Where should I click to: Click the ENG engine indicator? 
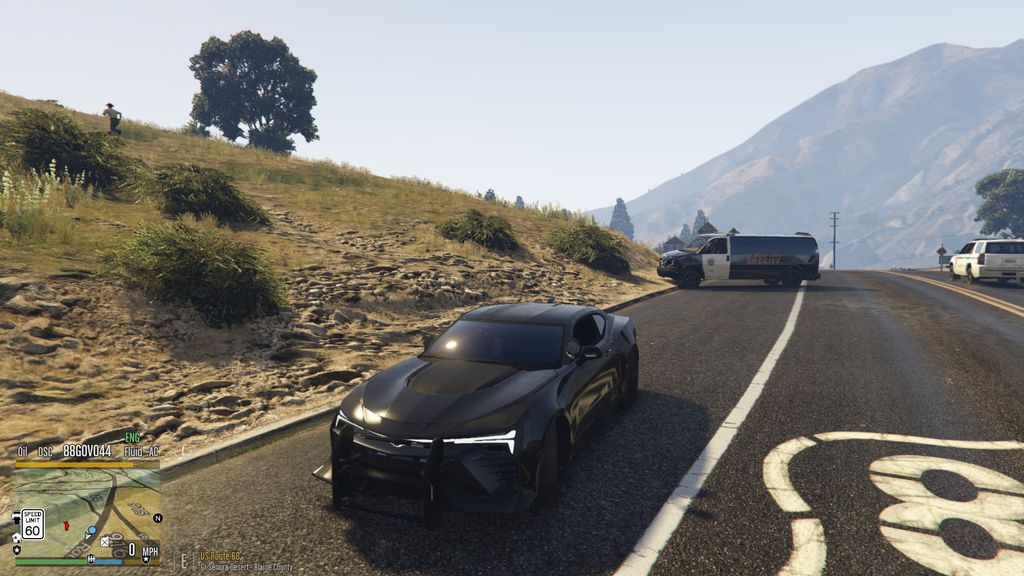[x=132, y=438]
